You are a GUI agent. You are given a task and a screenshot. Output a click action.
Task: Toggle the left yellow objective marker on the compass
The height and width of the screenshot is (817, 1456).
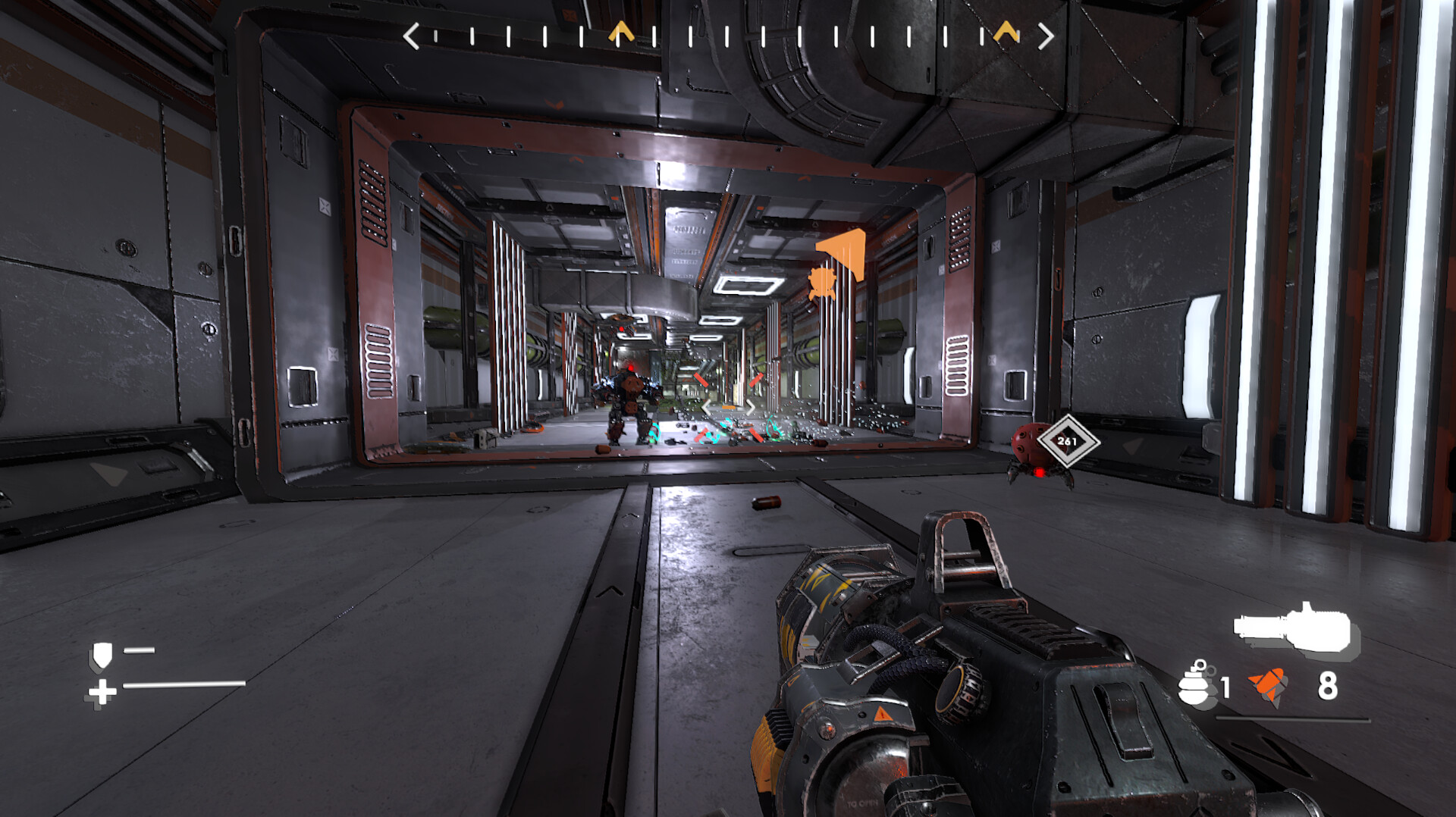(622, 30)
